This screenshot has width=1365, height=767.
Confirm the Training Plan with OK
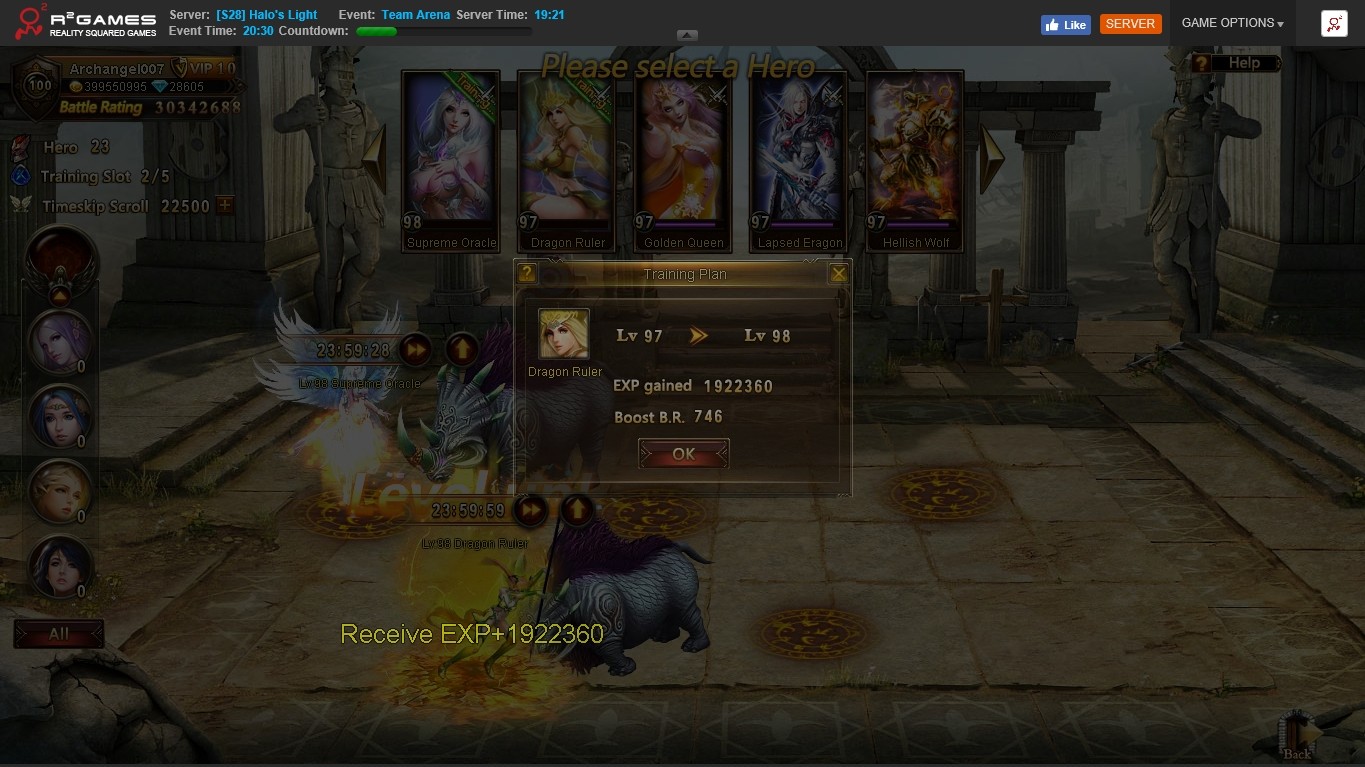pyautogui.click(x=683, y=454)
